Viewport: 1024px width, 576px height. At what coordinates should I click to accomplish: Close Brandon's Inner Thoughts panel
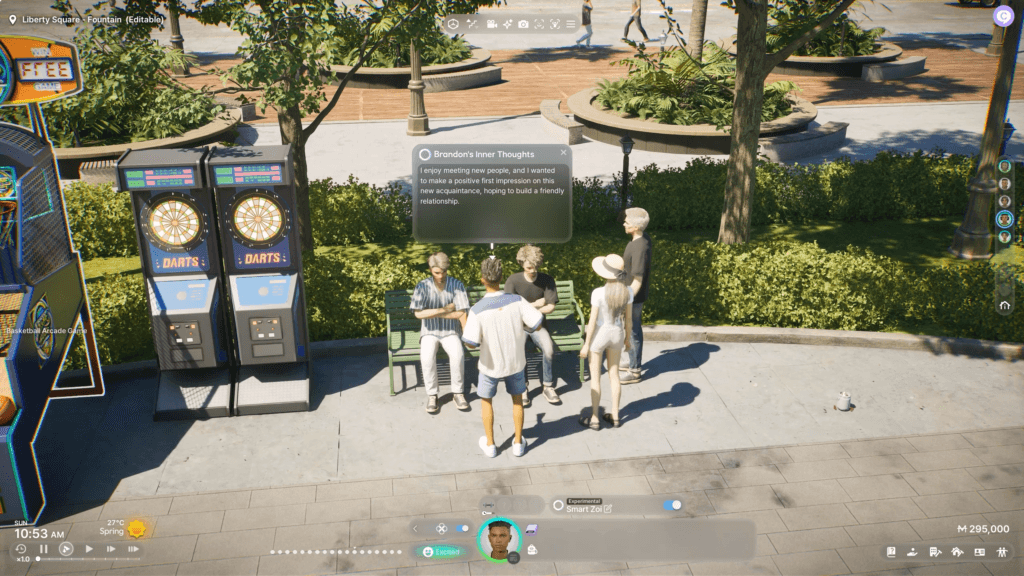564,153
